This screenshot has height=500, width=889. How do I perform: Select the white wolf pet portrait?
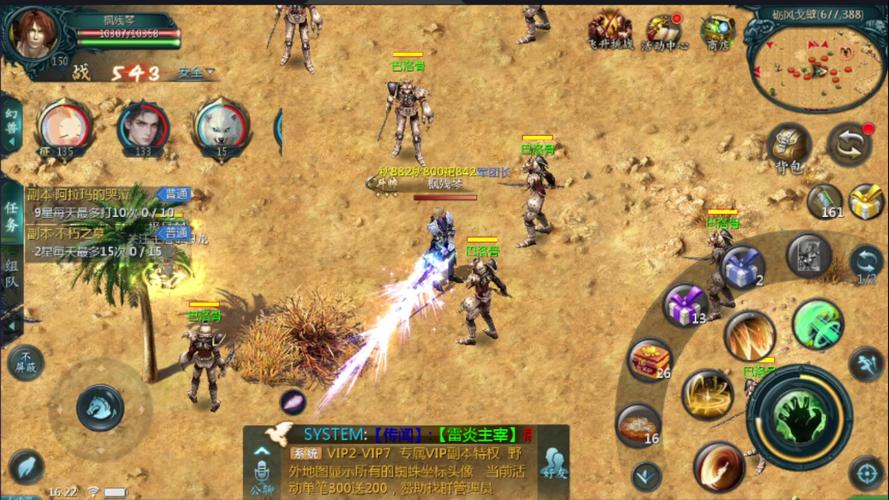(x=222, y=126)
